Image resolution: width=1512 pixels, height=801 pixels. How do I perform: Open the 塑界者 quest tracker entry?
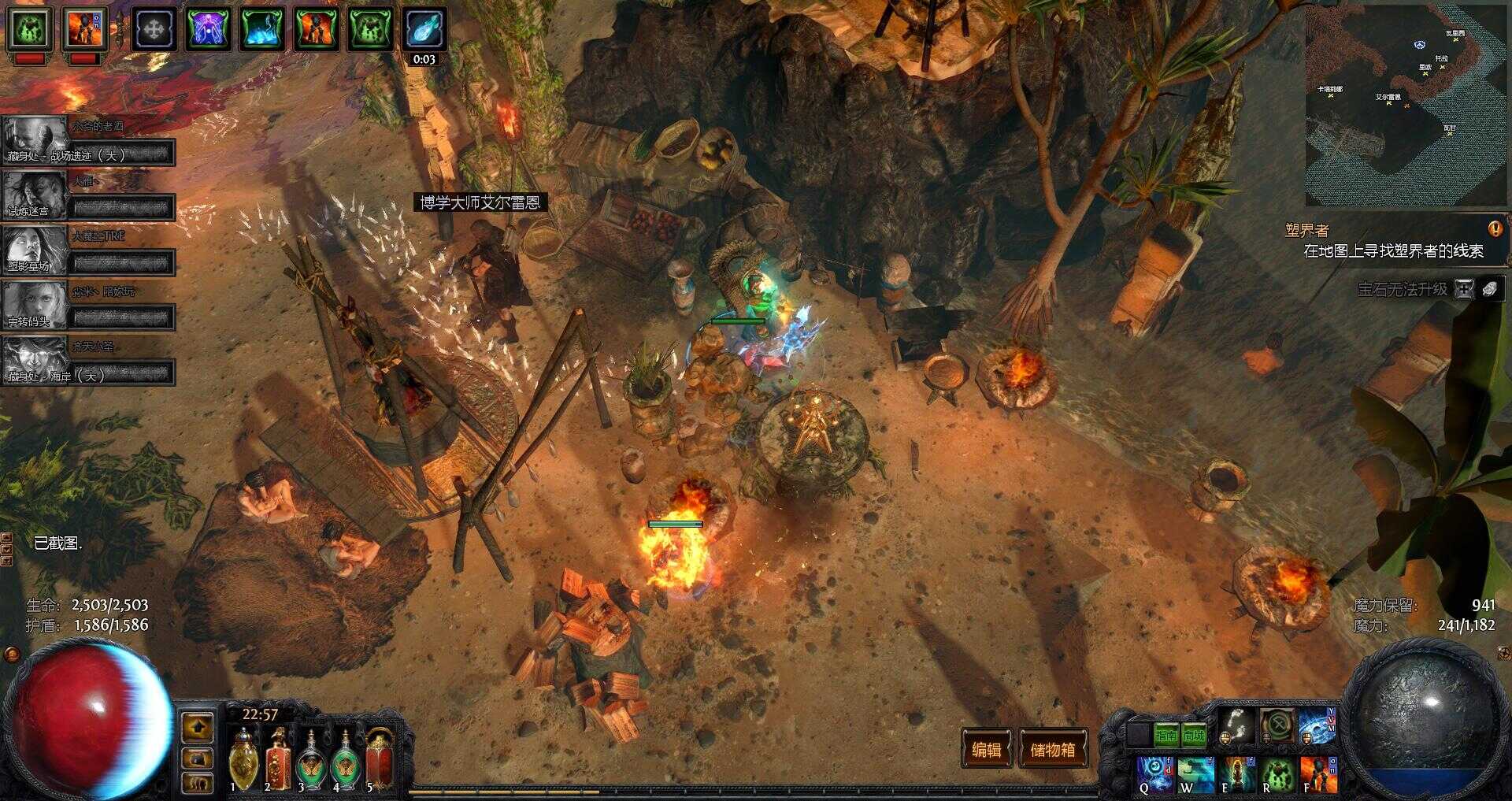(x=1307, y=230)
